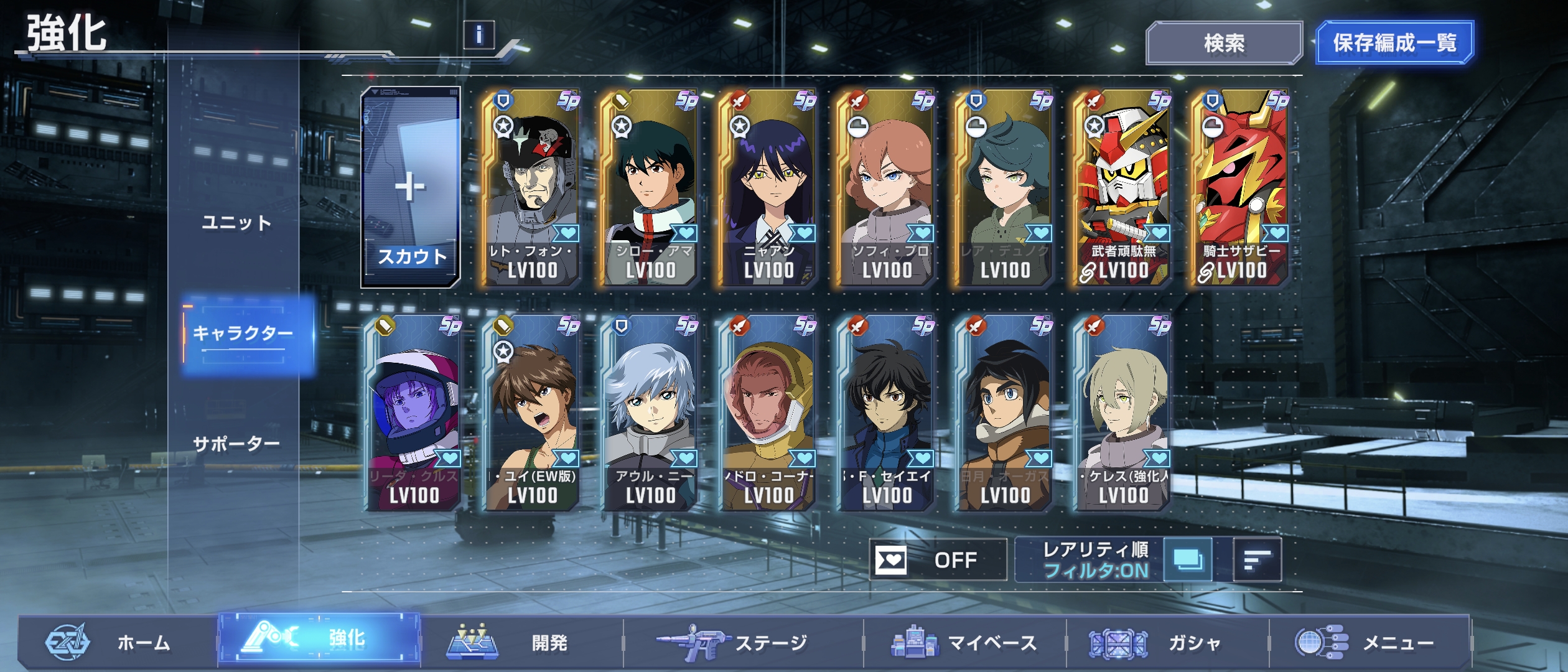Open the スカウト scout card

[411, 187]
